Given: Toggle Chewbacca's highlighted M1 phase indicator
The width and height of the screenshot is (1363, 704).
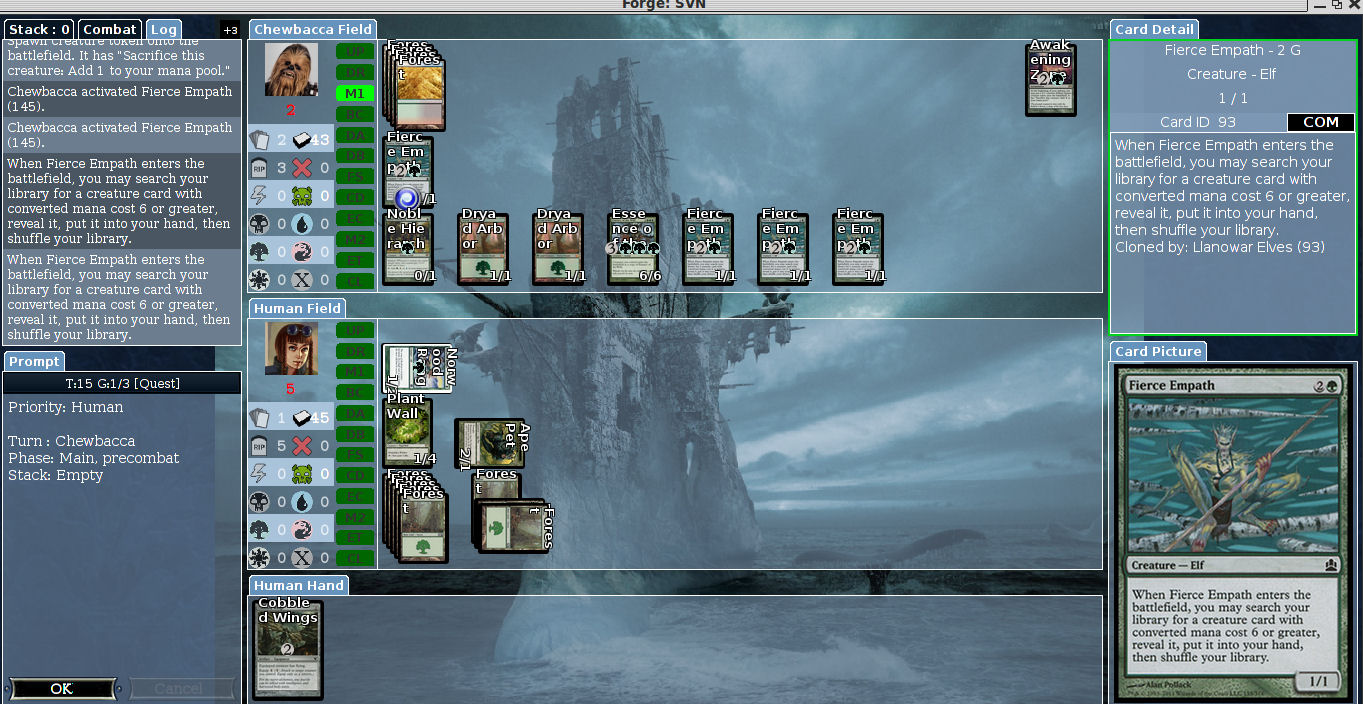Looking at the screenshot, I should pyautogui.click(x=355, y=93).
